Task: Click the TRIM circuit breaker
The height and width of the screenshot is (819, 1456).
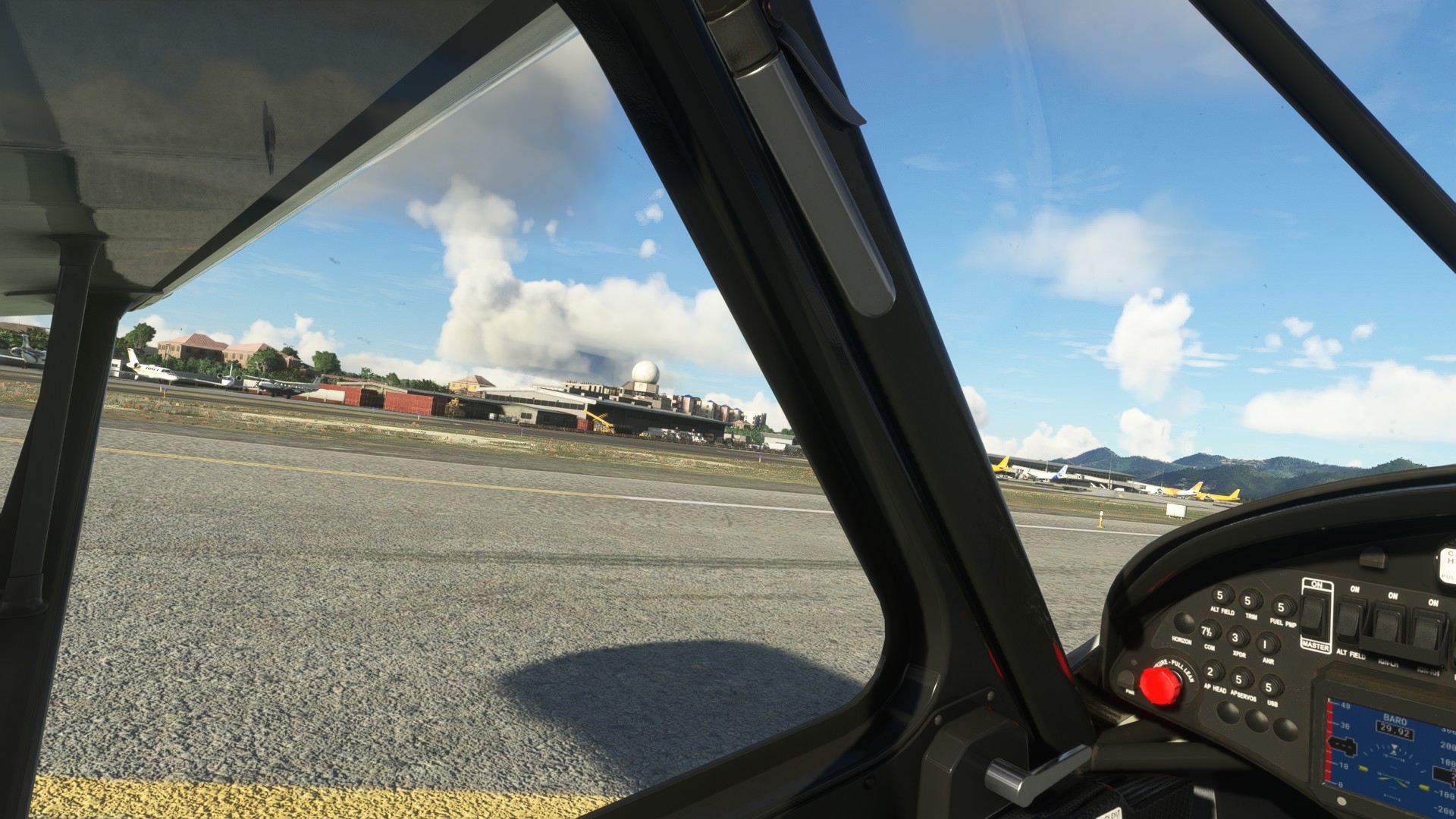Action: [x=1250, y=602]
